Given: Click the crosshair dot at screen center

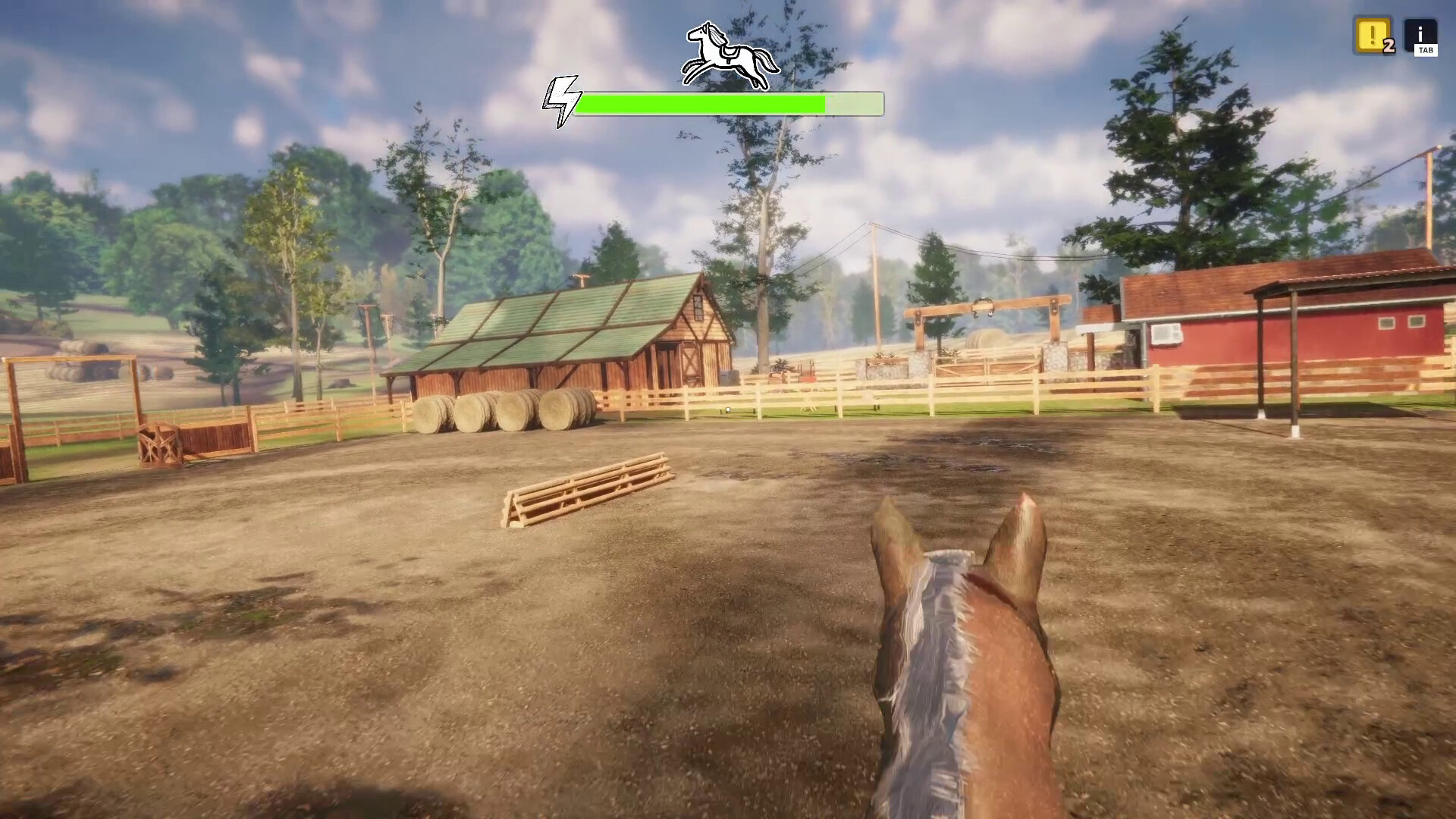Looking at the screenshot, I should [x=726, y=409].
